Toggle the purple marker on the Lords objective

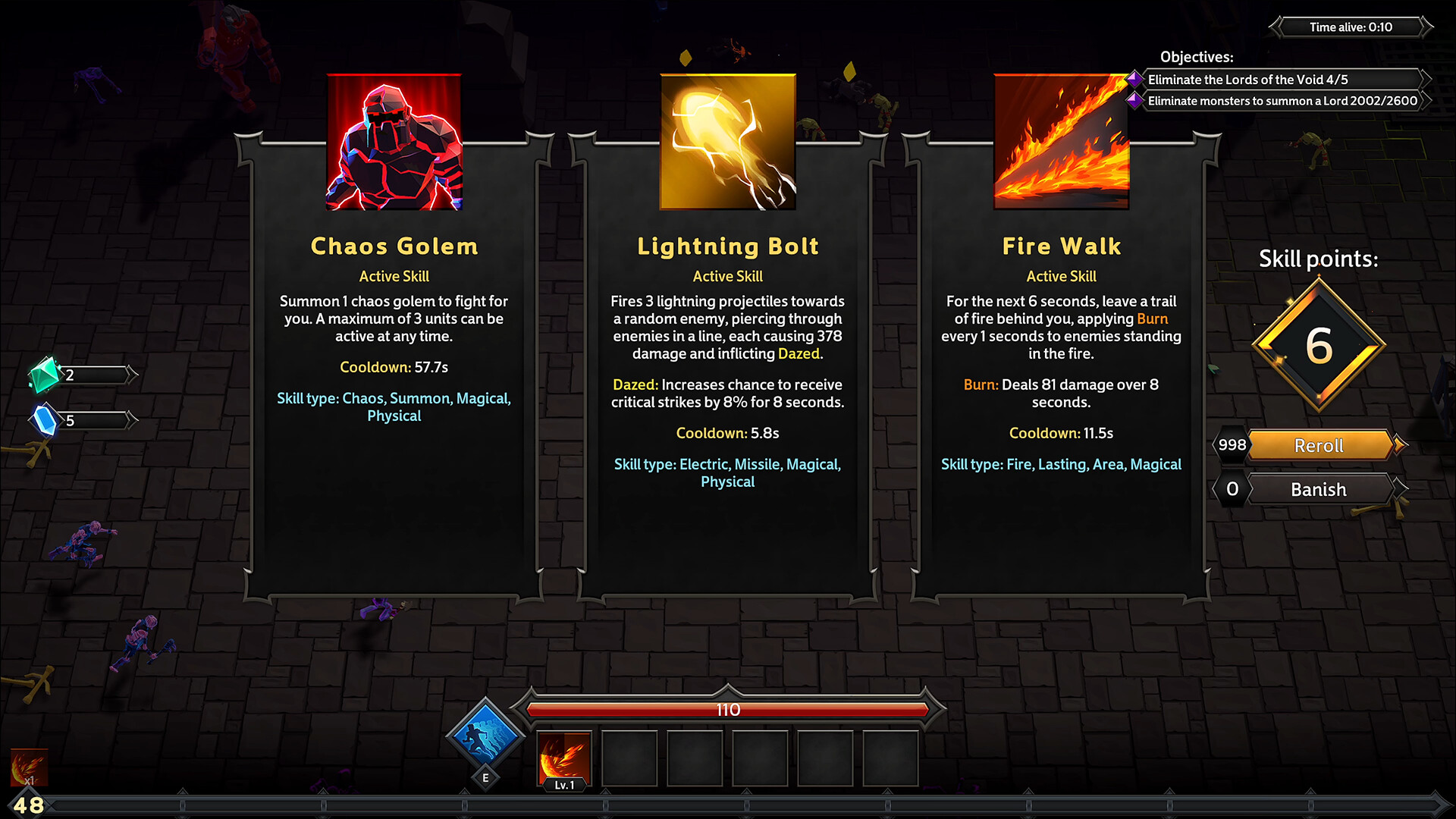[x=1135, y=79]
